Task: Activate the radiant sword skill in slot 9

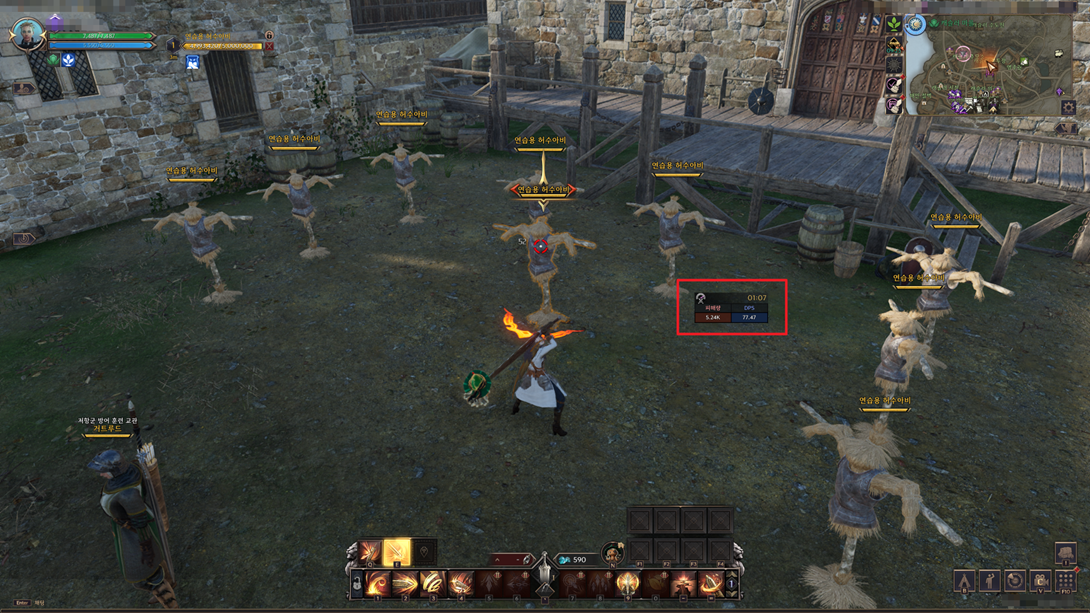Action: [x=628, y=583]
